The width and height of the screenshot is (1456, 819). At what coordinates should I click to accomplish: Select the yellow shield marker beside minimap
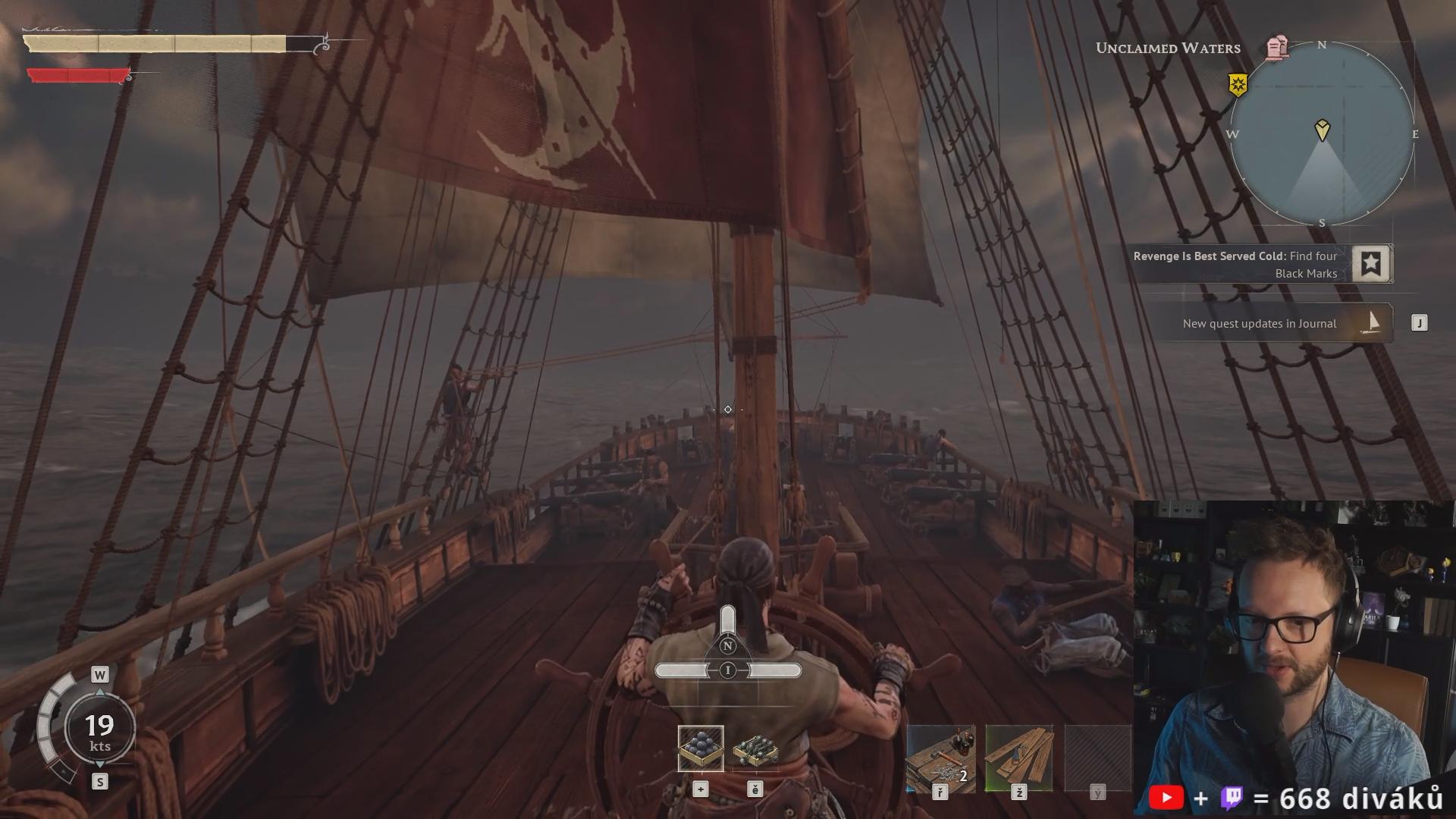coord(1238,84)
